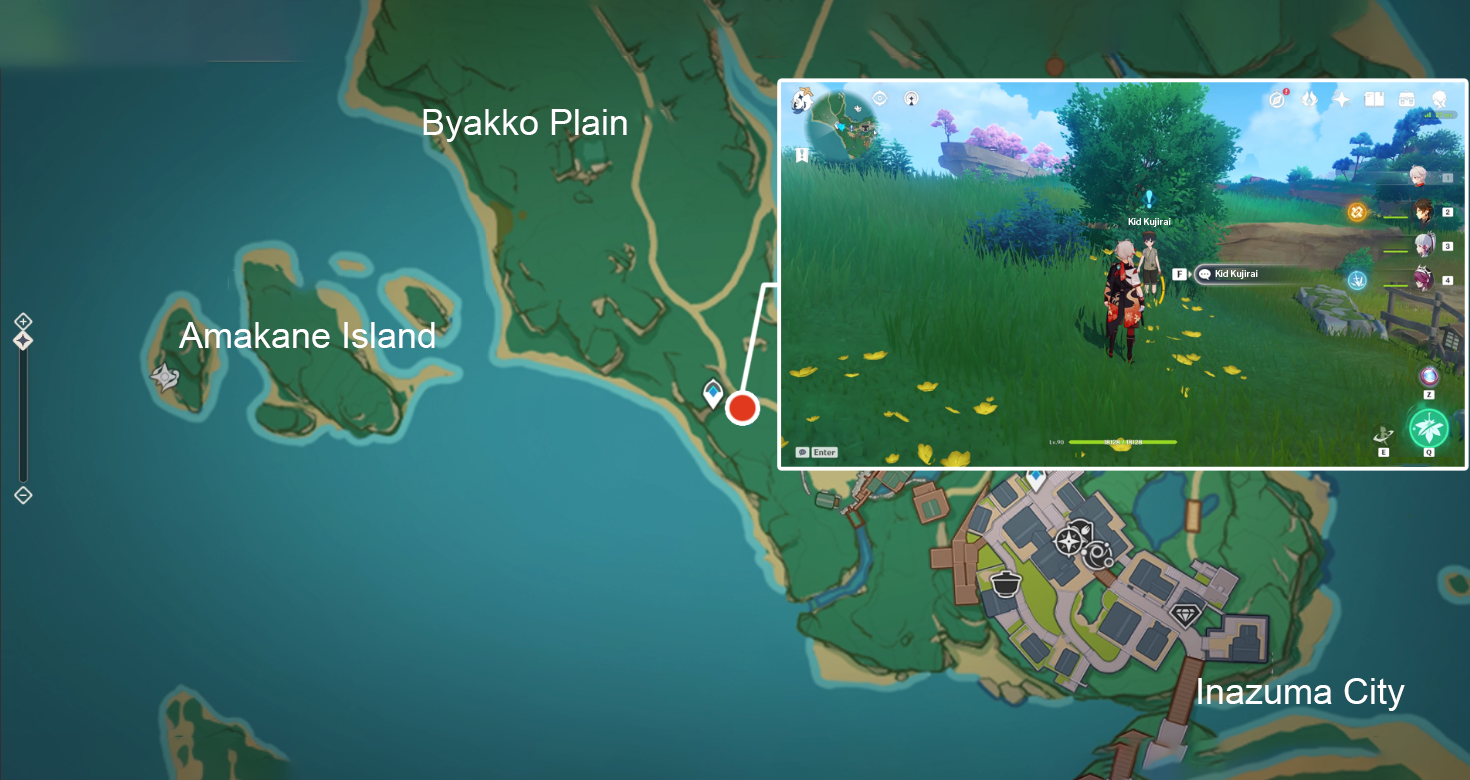Expand the exclamation quest notice banner
Screen dimensions: 1470x780
coord(802,155)
